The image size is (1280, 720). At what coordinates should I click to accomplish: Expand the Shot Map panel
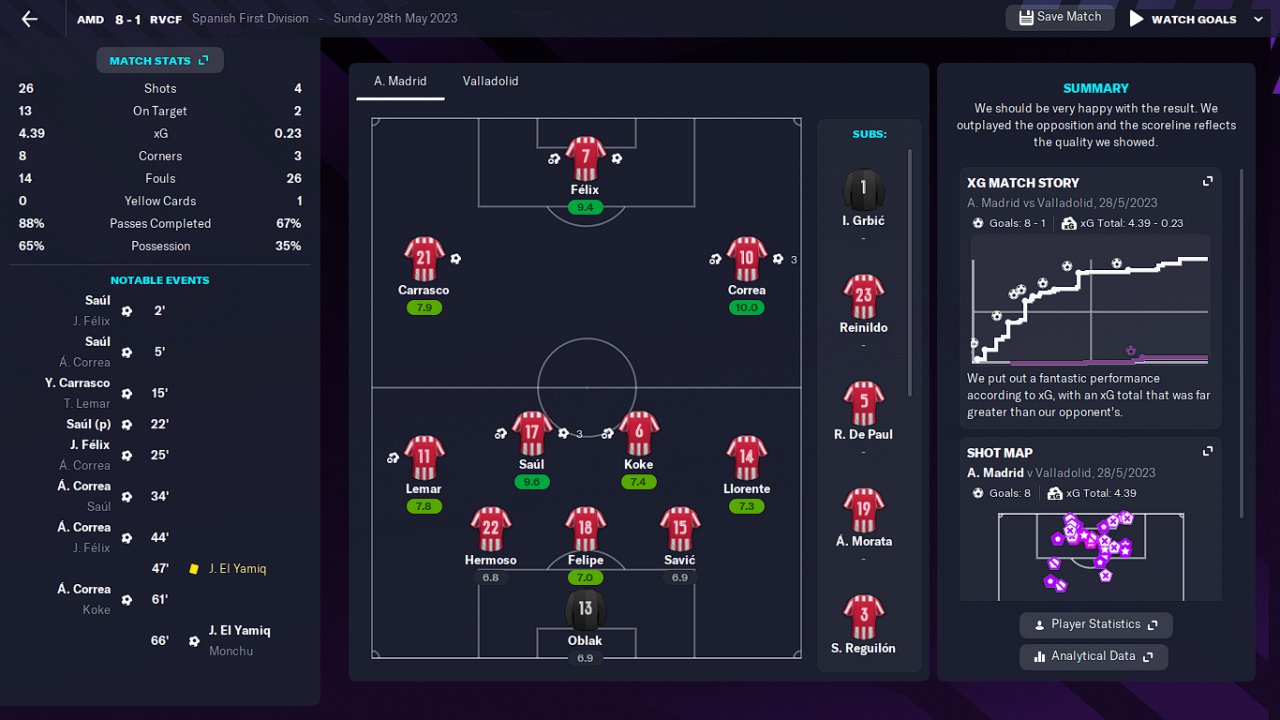coord(1207,452)
